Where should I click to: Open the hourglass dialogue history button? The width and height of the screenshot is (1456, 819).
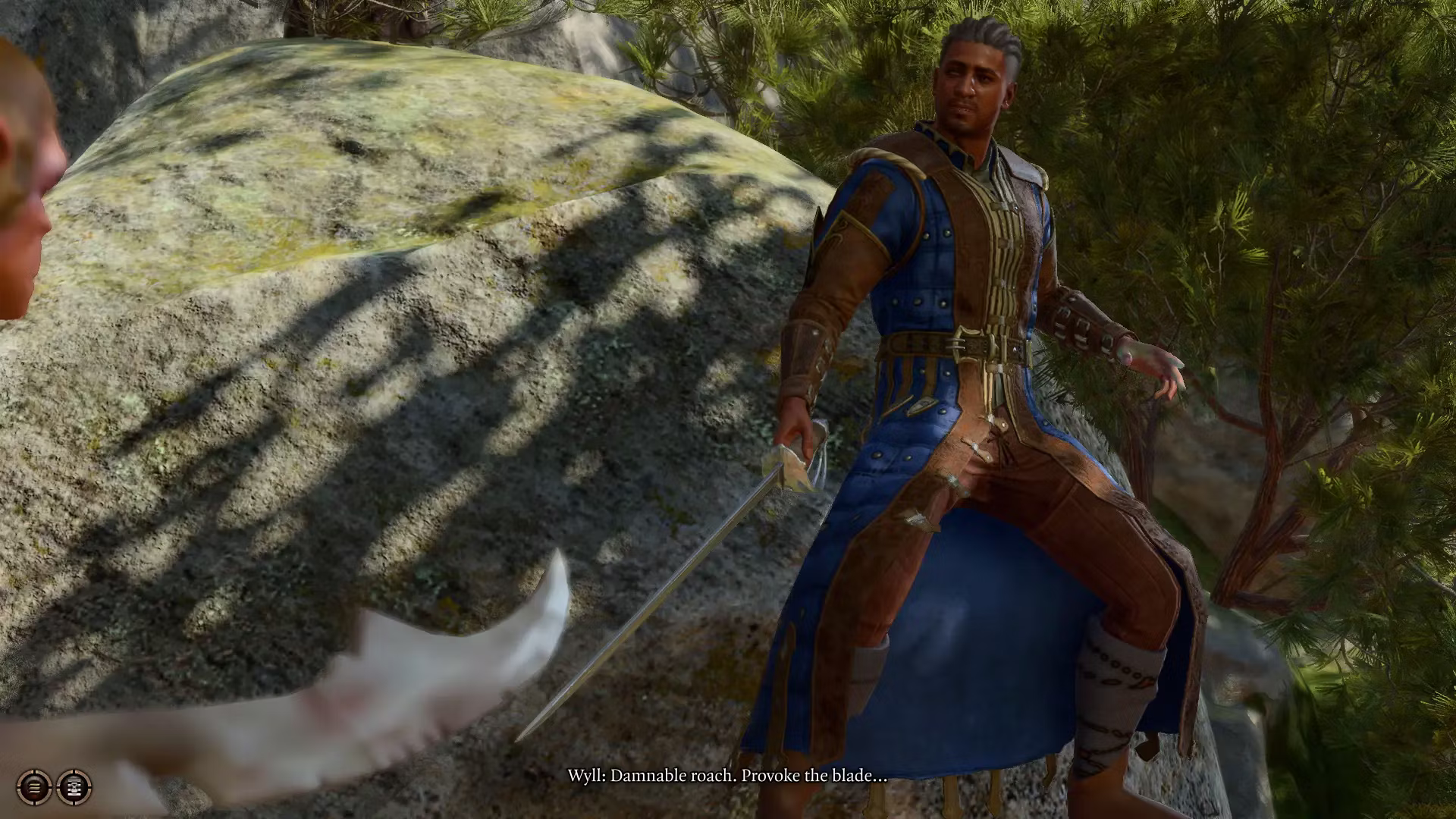pos(74,787)
